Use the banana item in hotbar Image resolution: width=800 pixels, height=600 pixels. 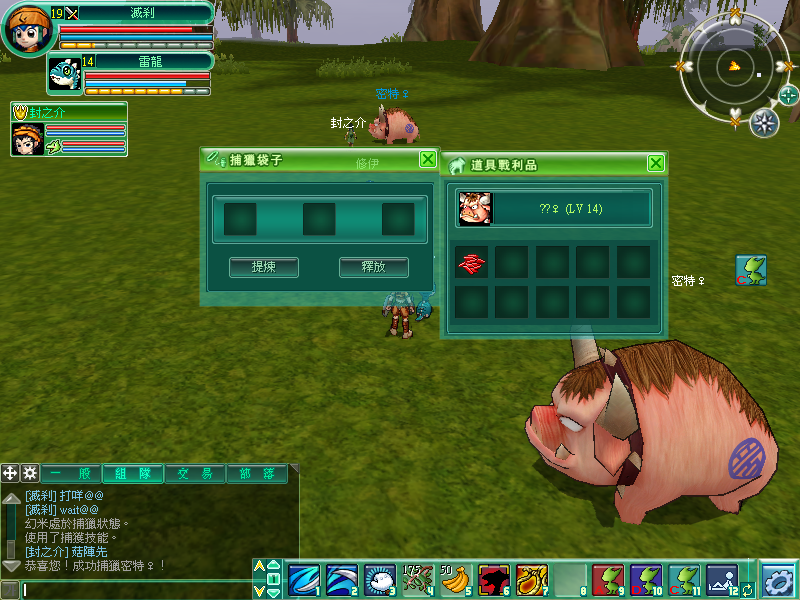[x=456, y=580]
